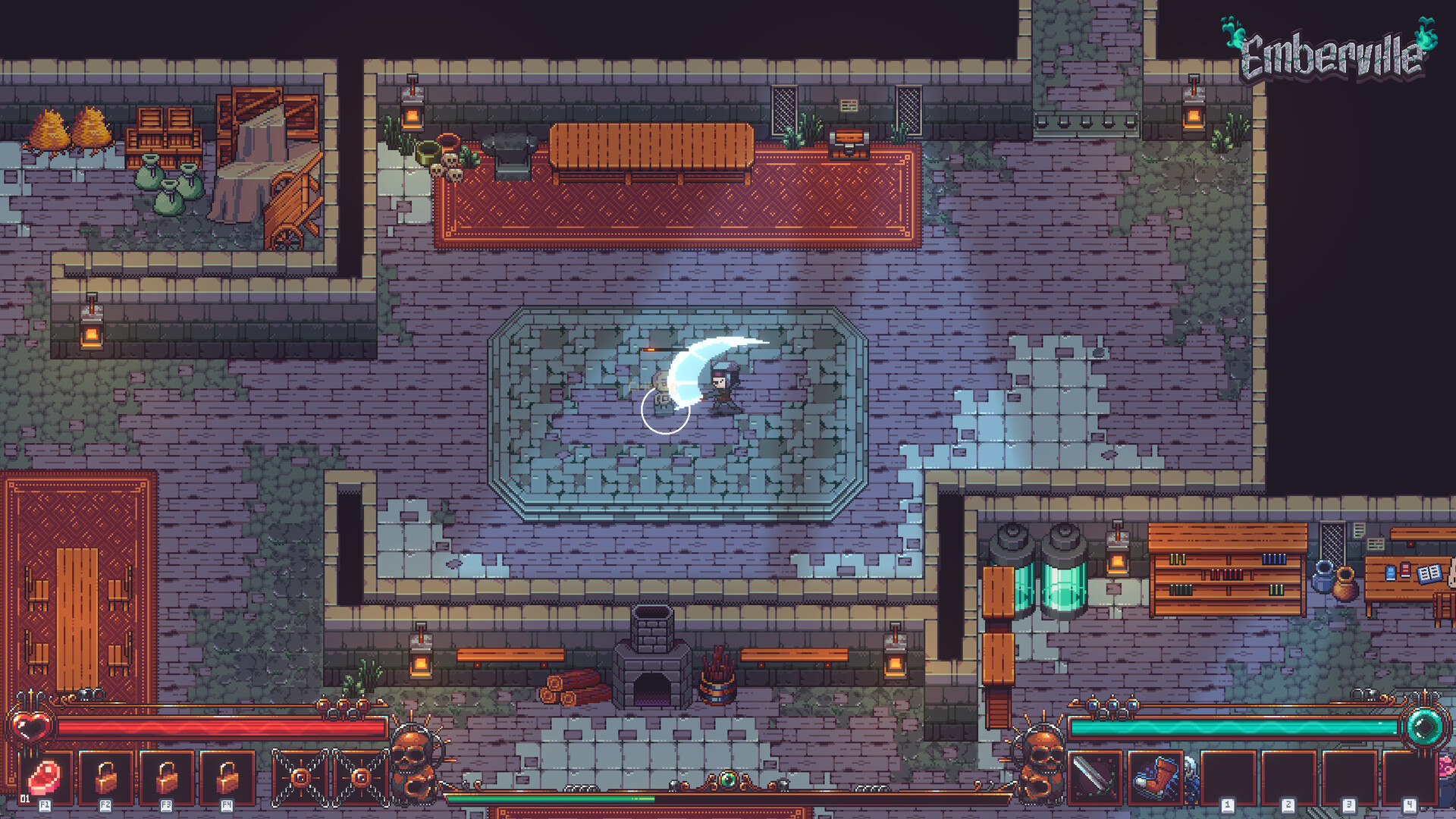Unlock the padlocked F3 hotbar slot
The width and height of the screenshot is (1456, 819).
click(167, 777)
